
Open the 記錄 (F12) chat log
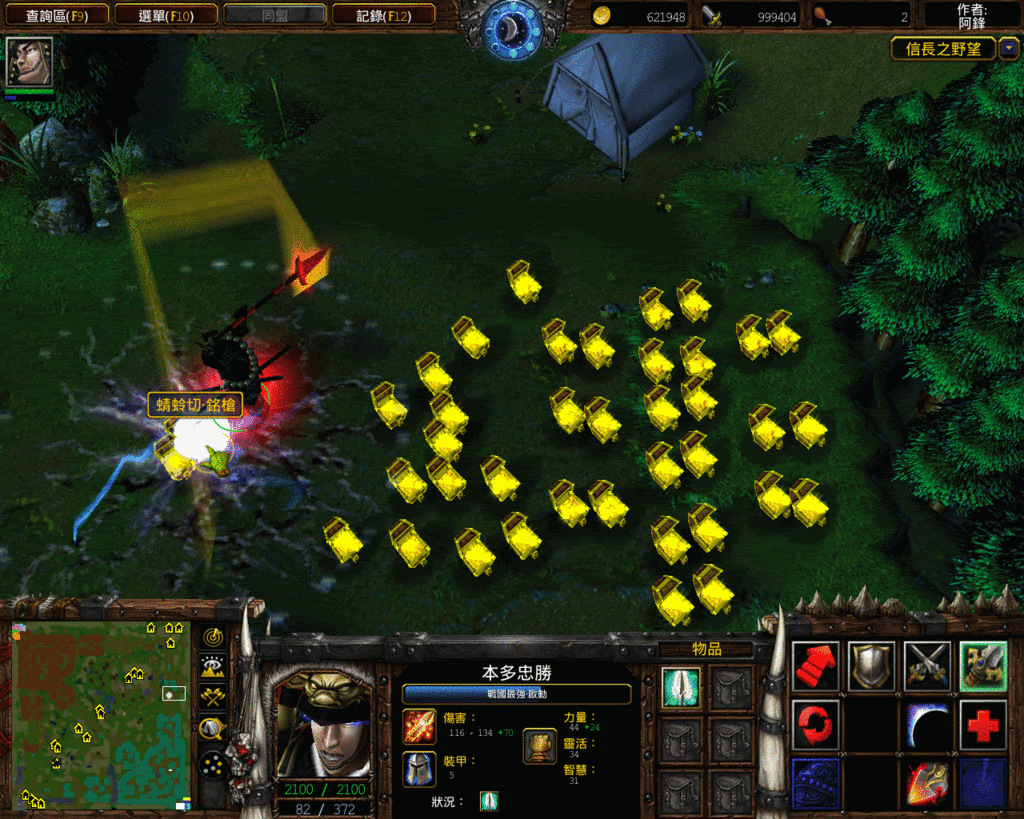pyautogui.click(x=383, y=15)
